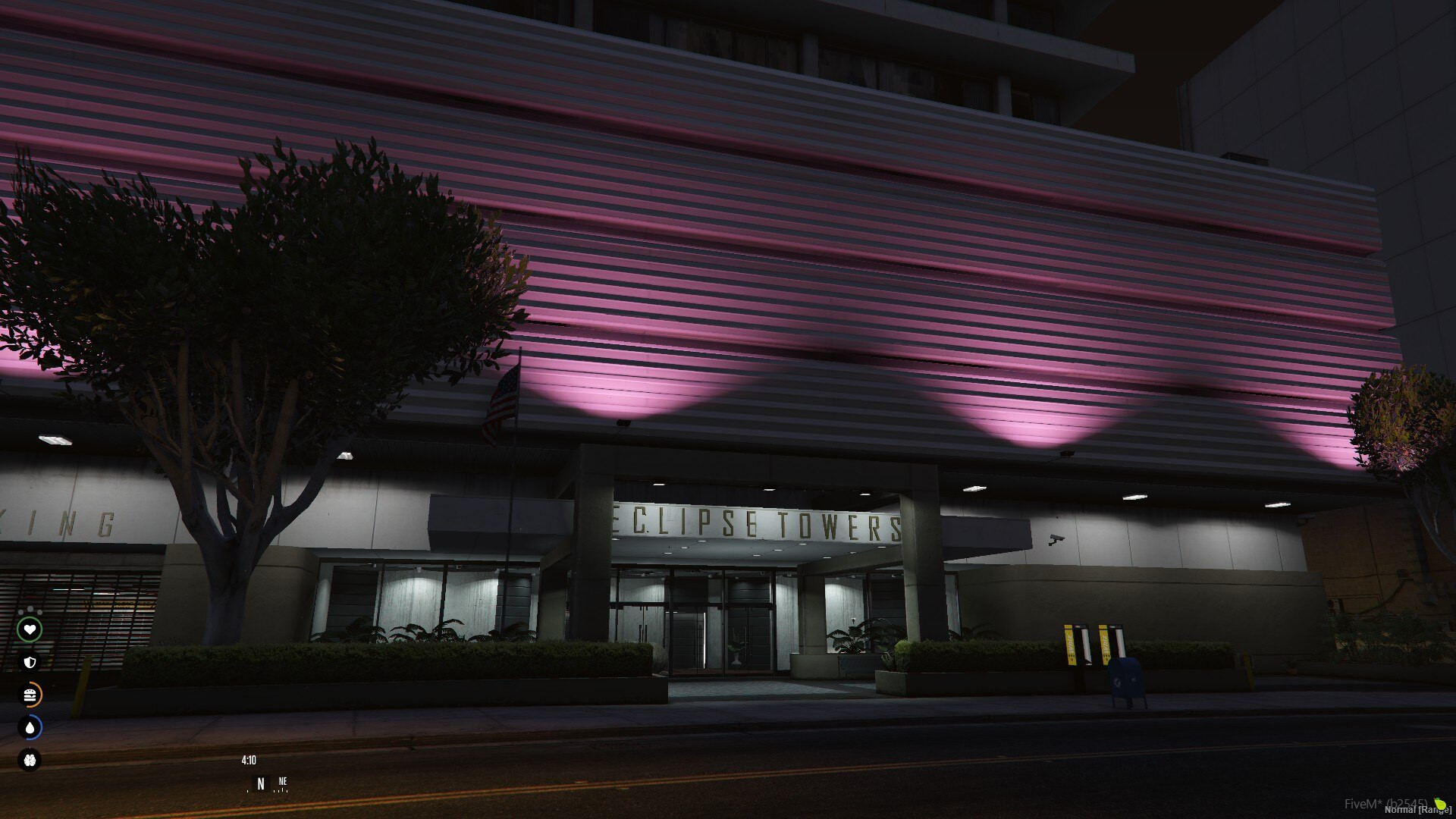The image size is (1456, 819).
Task: Click the burger hunger icon
Action: 30,694
